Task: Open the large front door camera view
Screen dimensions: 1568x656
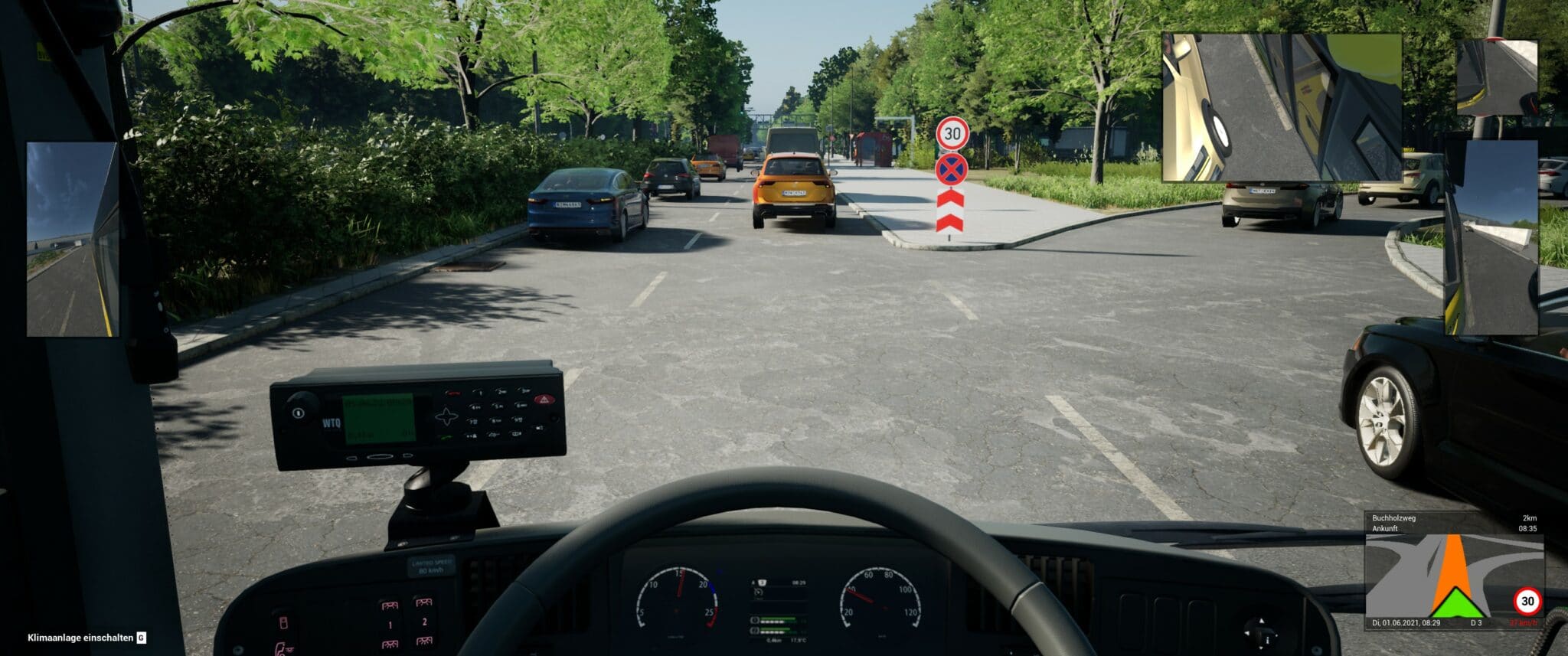Action: tap(1281, 107)
